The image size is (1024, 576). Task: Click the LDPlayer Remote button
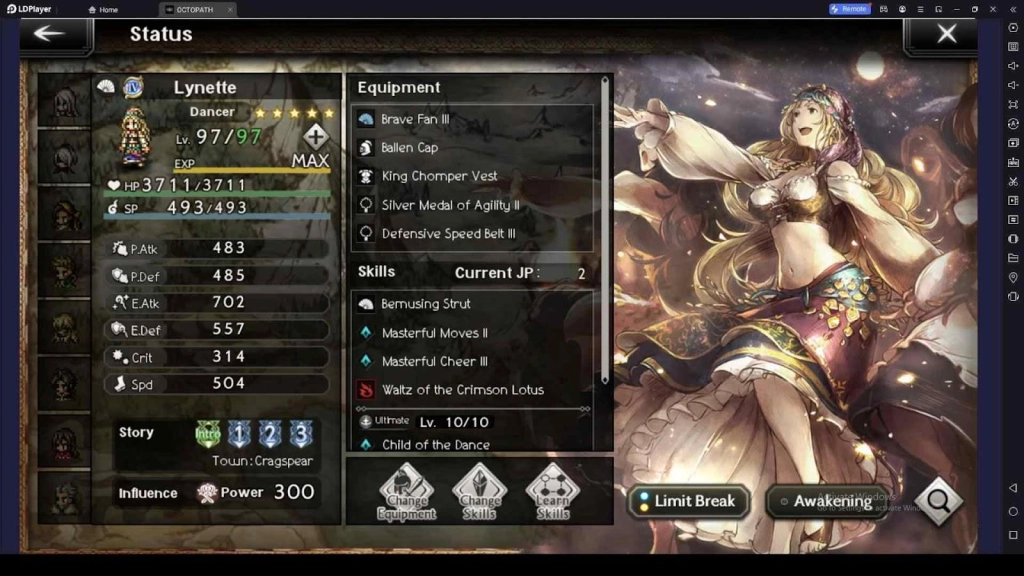coord(849,9)
